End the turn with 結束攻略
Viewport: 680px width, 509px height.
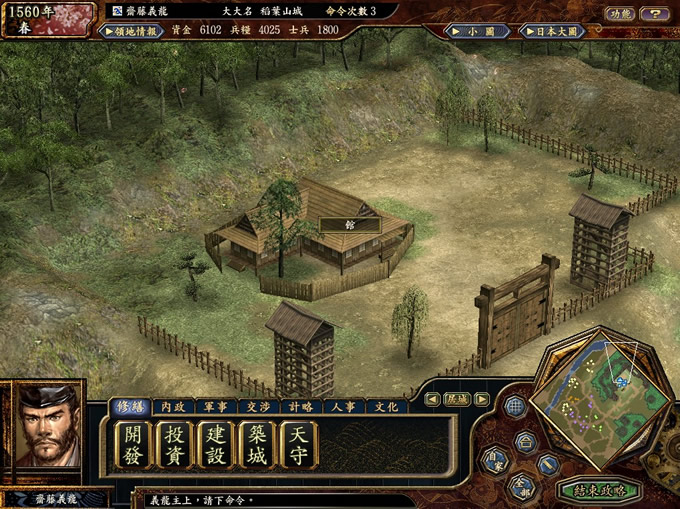[x=600, y=490]
